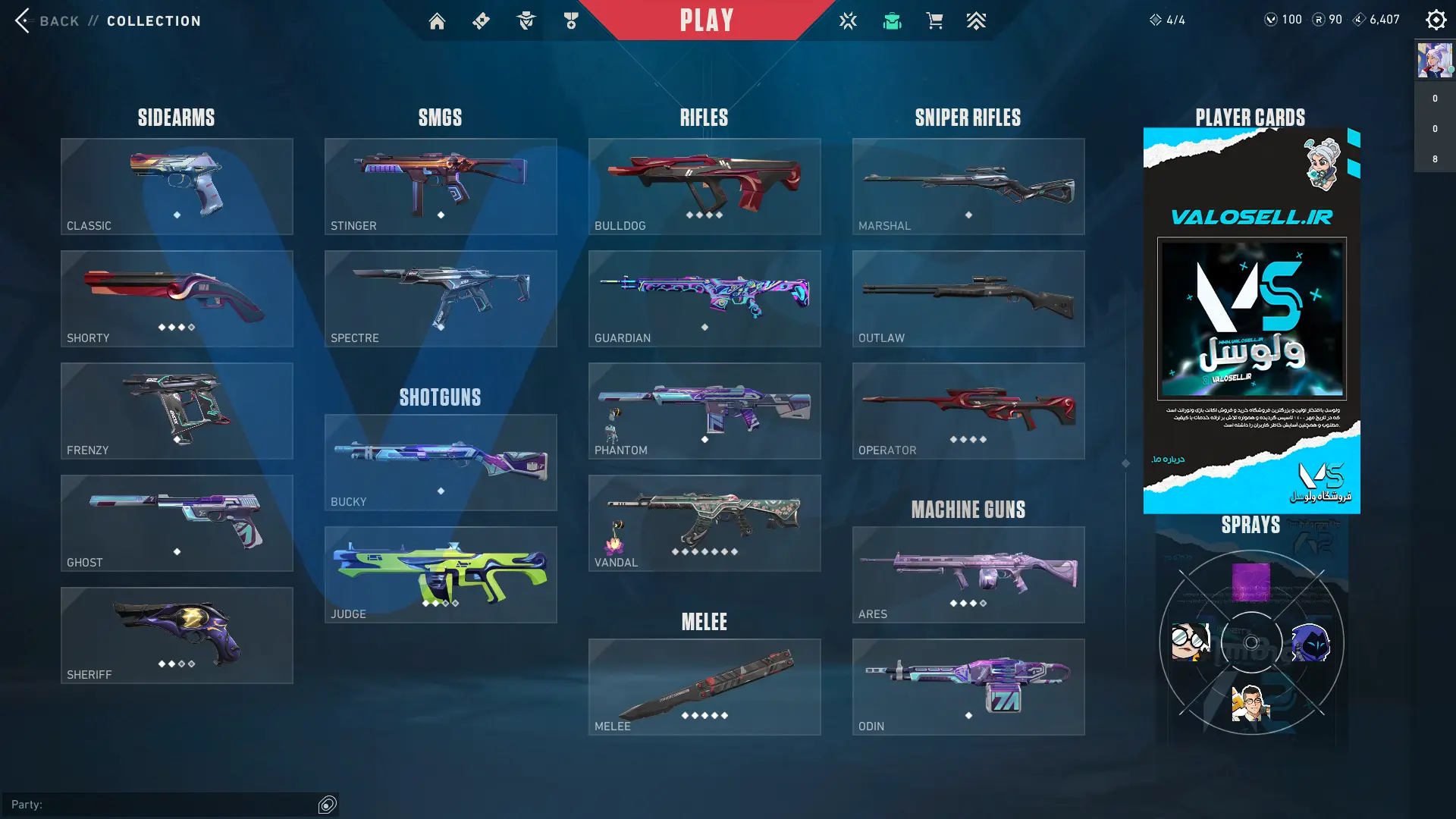The width and height of the screenshot is (1456, 819).
Task: Open the player avatar in the social sidebar
Action: [x=1435, y=60]
